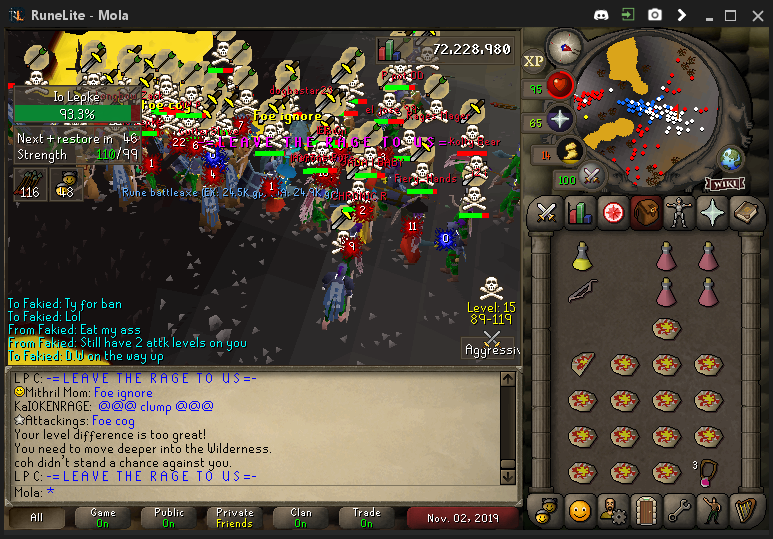Switch to the Skills tab

coord(580,213)
